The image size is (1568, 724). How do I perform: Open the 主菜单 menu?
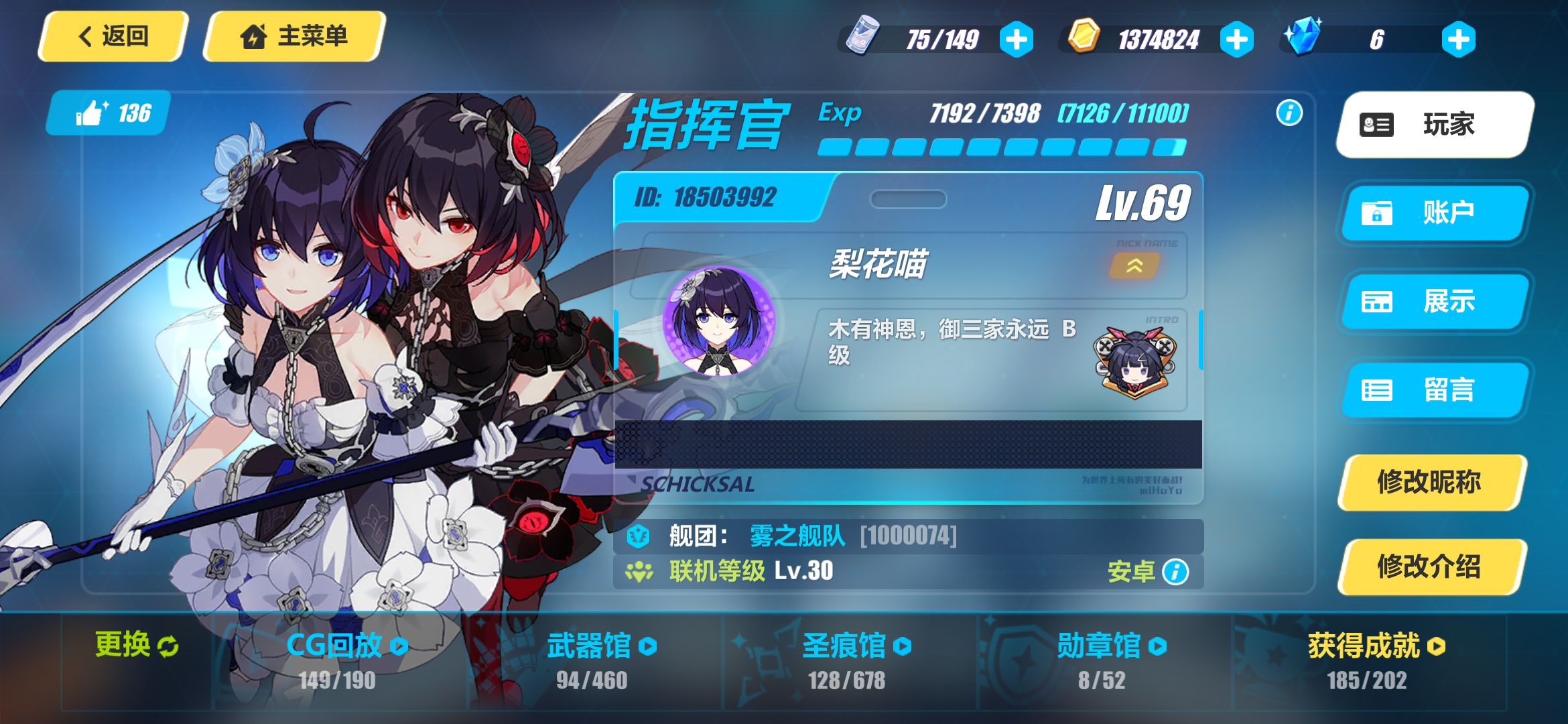pyautogui.click(x=293, y=37)
